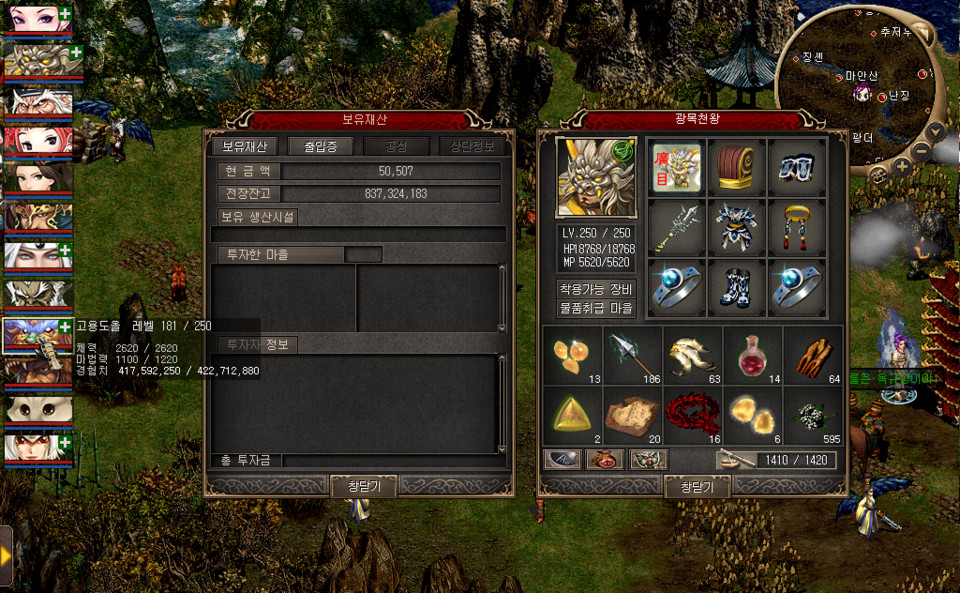Select the red-haired party member portrait
The width and height of the screenshot is (960, 593).
point(37,141)
